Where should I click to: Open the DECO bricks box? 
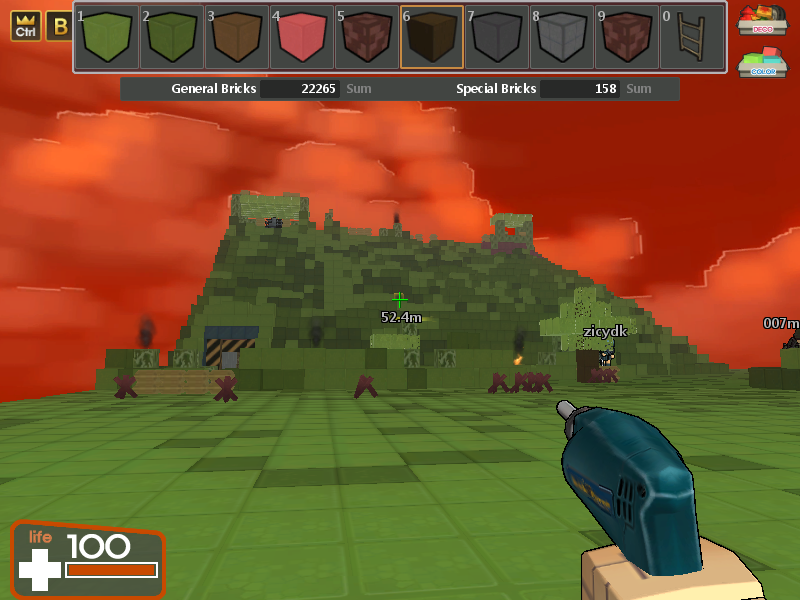click(x=762, y=19)
